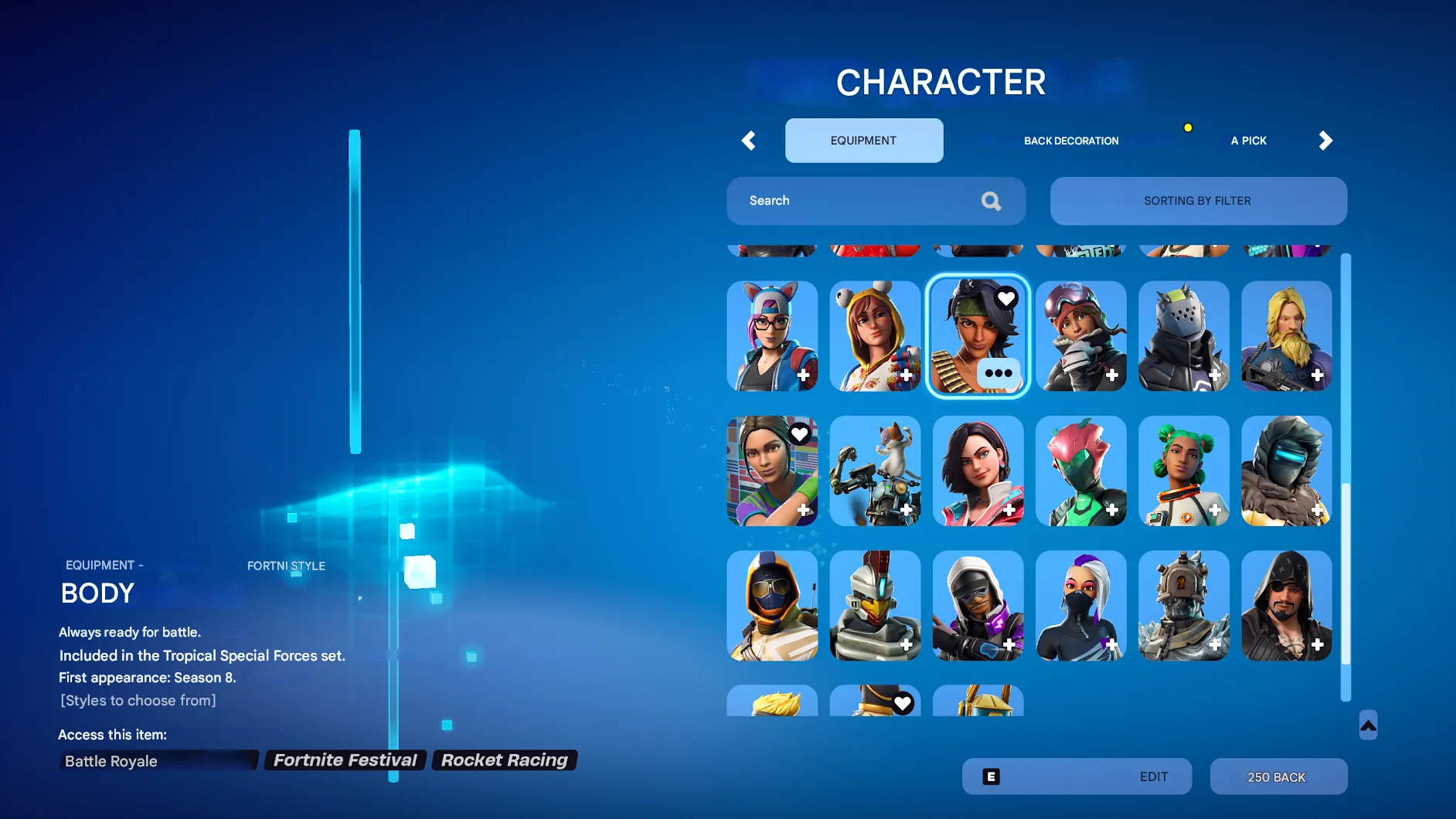Viewport: 1456px width, 819px height.
Task: Select the eyepatch hooded pirate outfit
Action: coord(1285,604)
